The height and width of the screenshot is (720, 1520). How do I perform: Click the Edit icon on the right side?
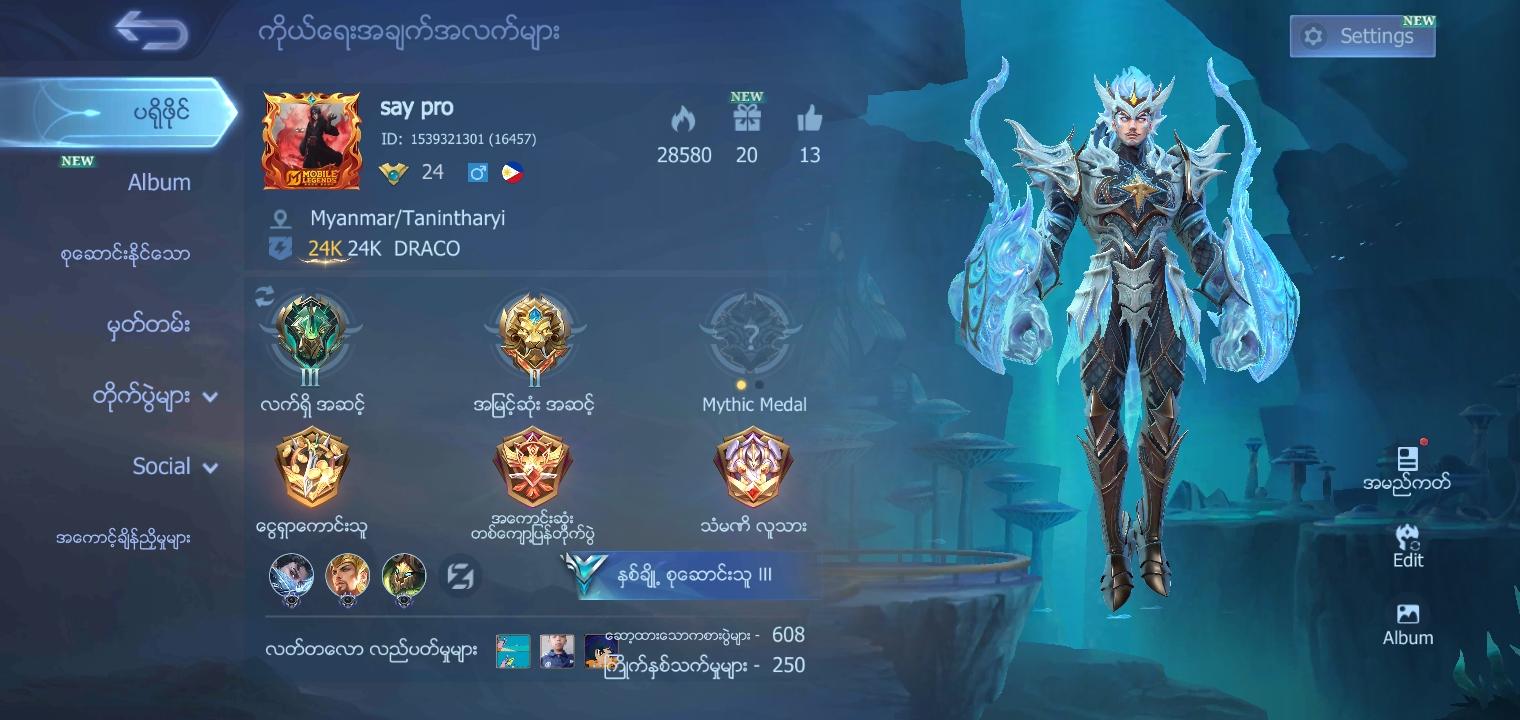1408,543
